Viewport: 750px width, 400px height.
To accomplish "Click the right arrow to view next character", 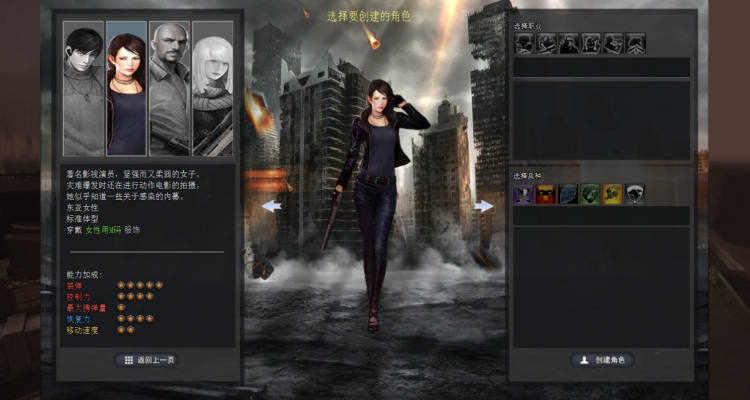I will point(484,206).
